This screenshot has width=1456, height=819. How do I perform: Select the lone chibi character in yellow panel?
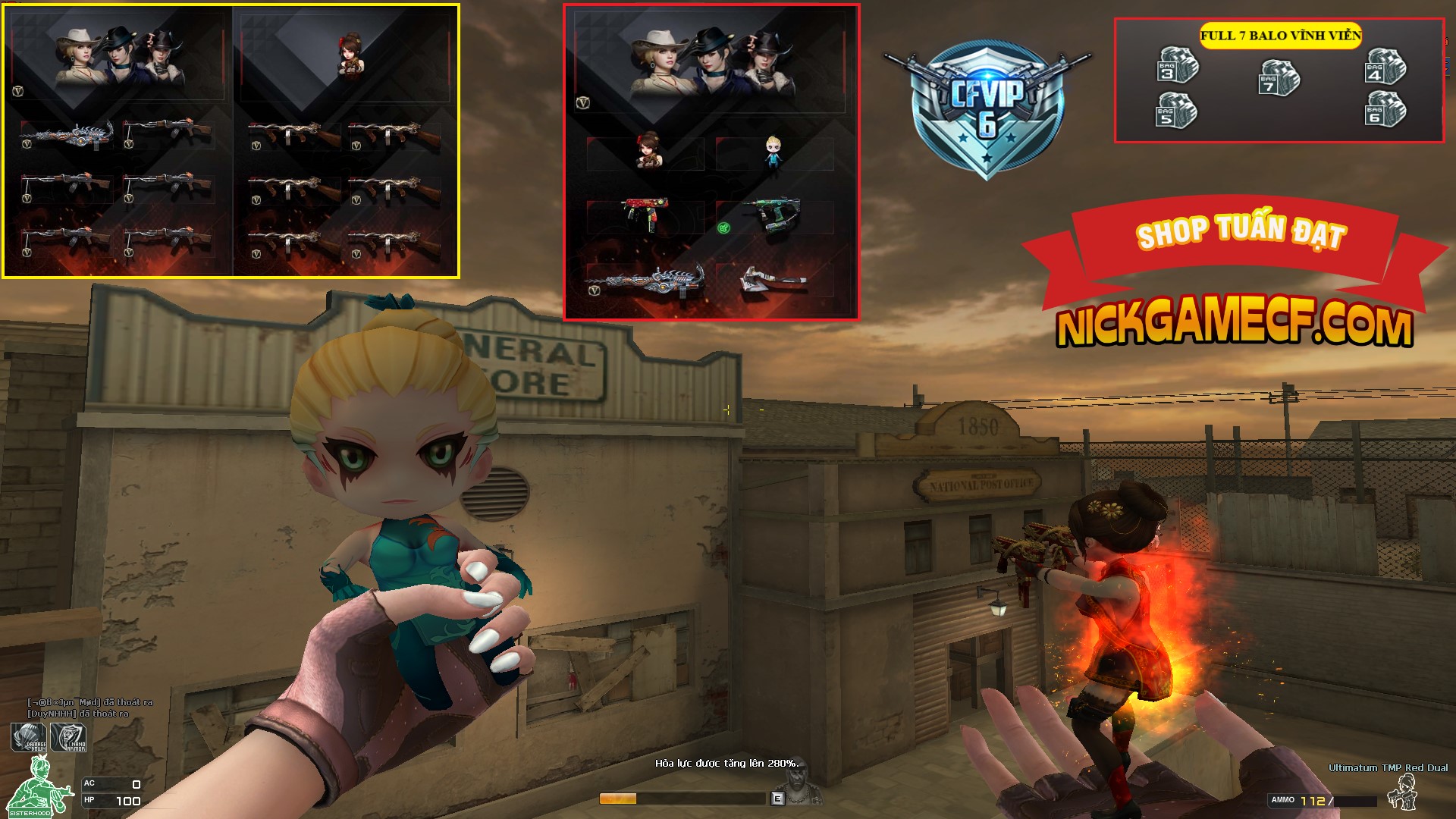(350, 55)
